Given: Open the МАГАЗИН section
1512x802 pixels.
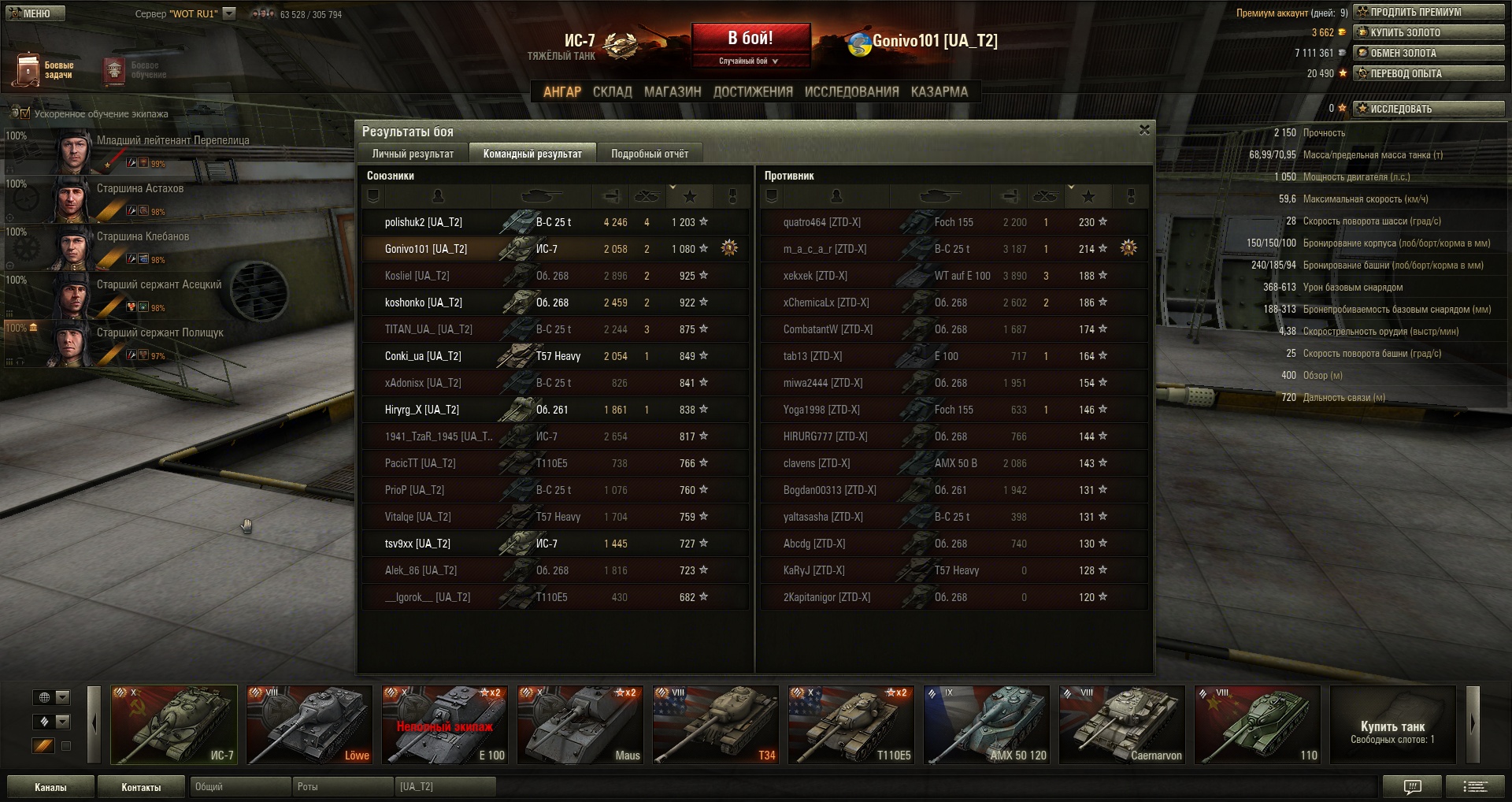Looking at the screenshot, I should (672, 91).
